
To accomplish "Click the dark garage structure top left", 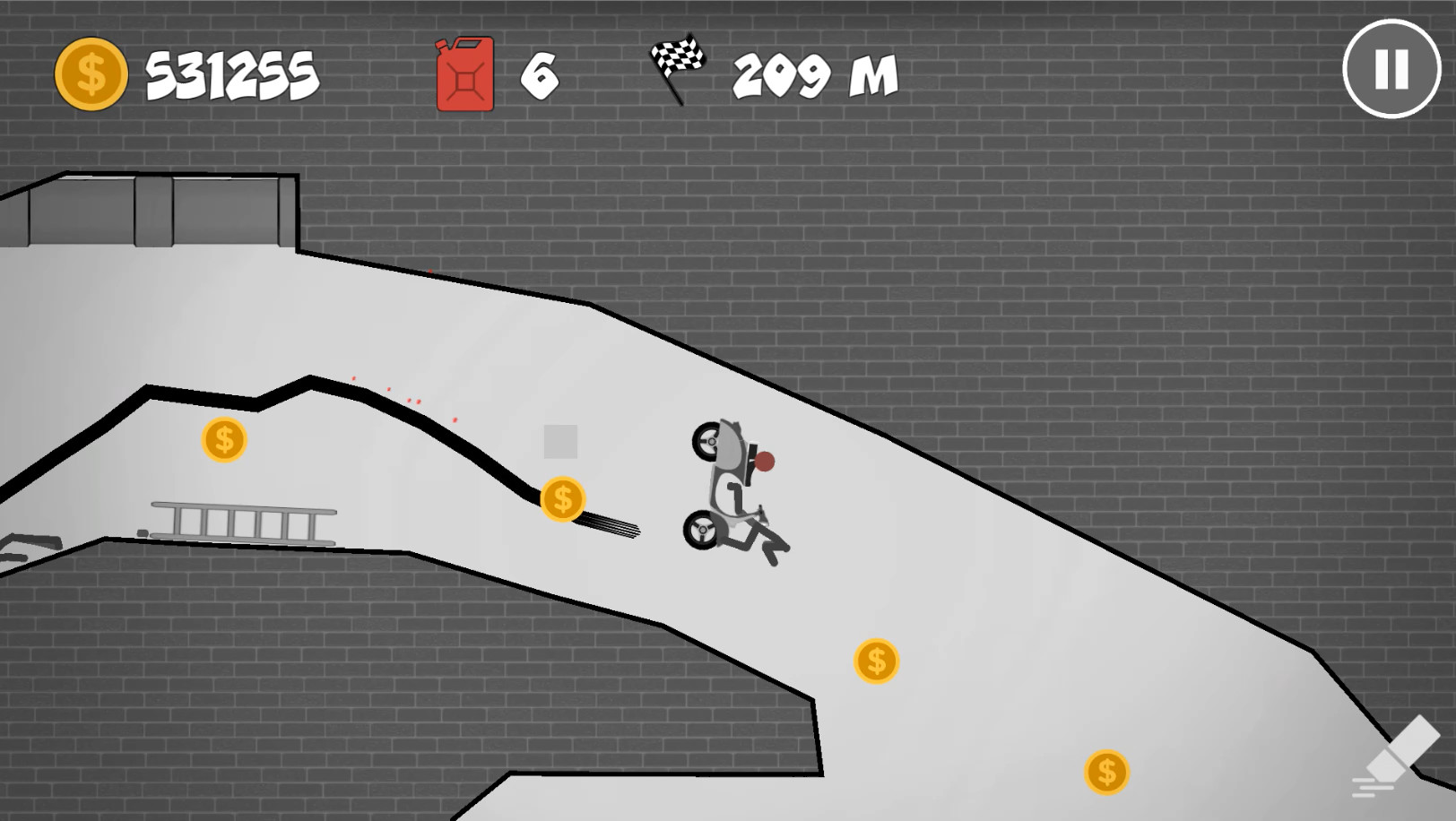I will click(148, 206).
